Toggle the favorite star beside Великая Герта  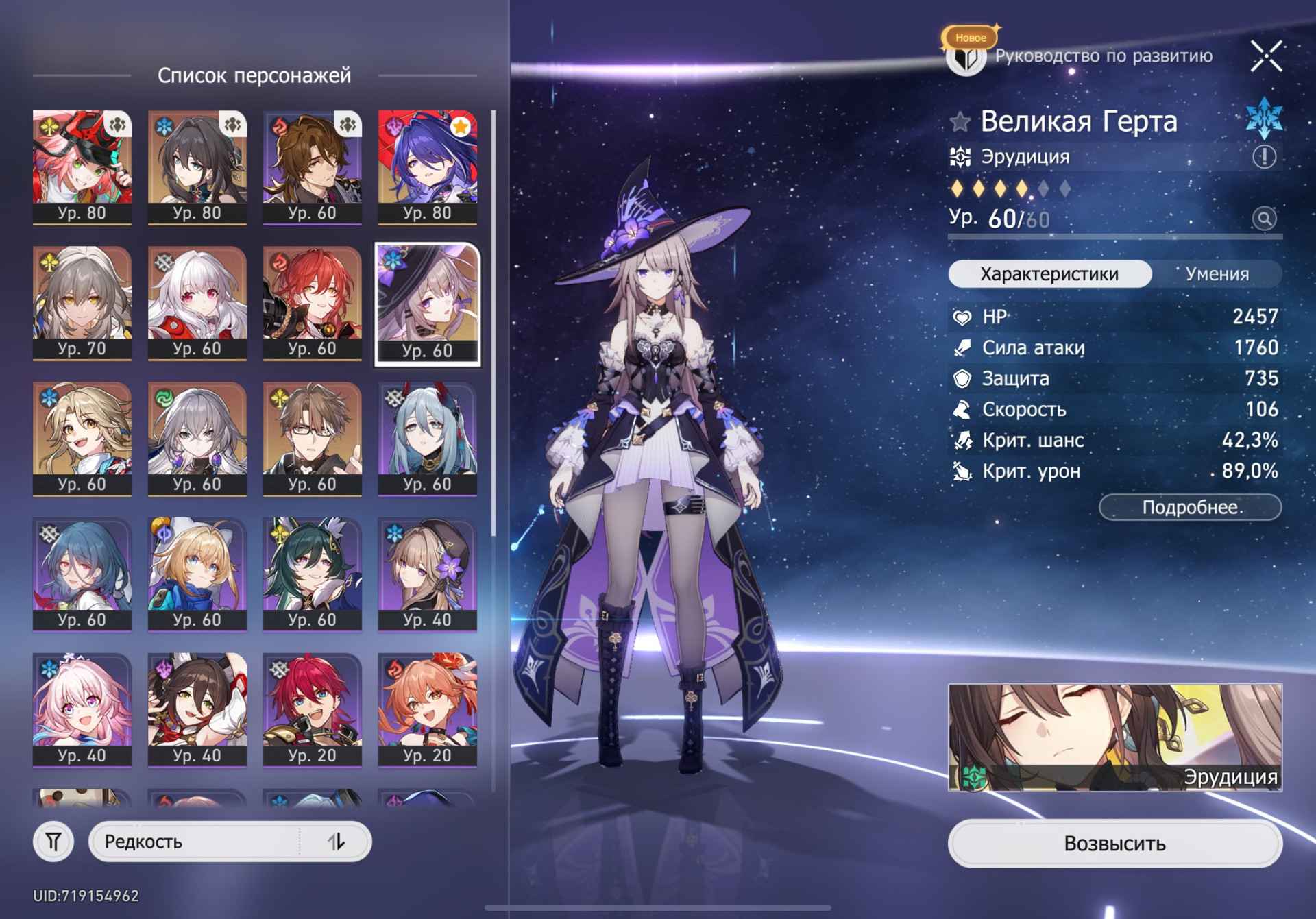click(960, 122)
